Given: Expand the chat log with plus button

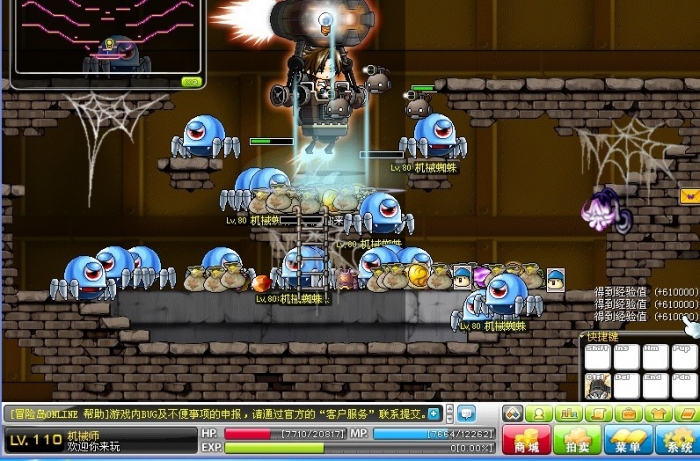Looking at the screenshot, I should click(x=434, y=413).
